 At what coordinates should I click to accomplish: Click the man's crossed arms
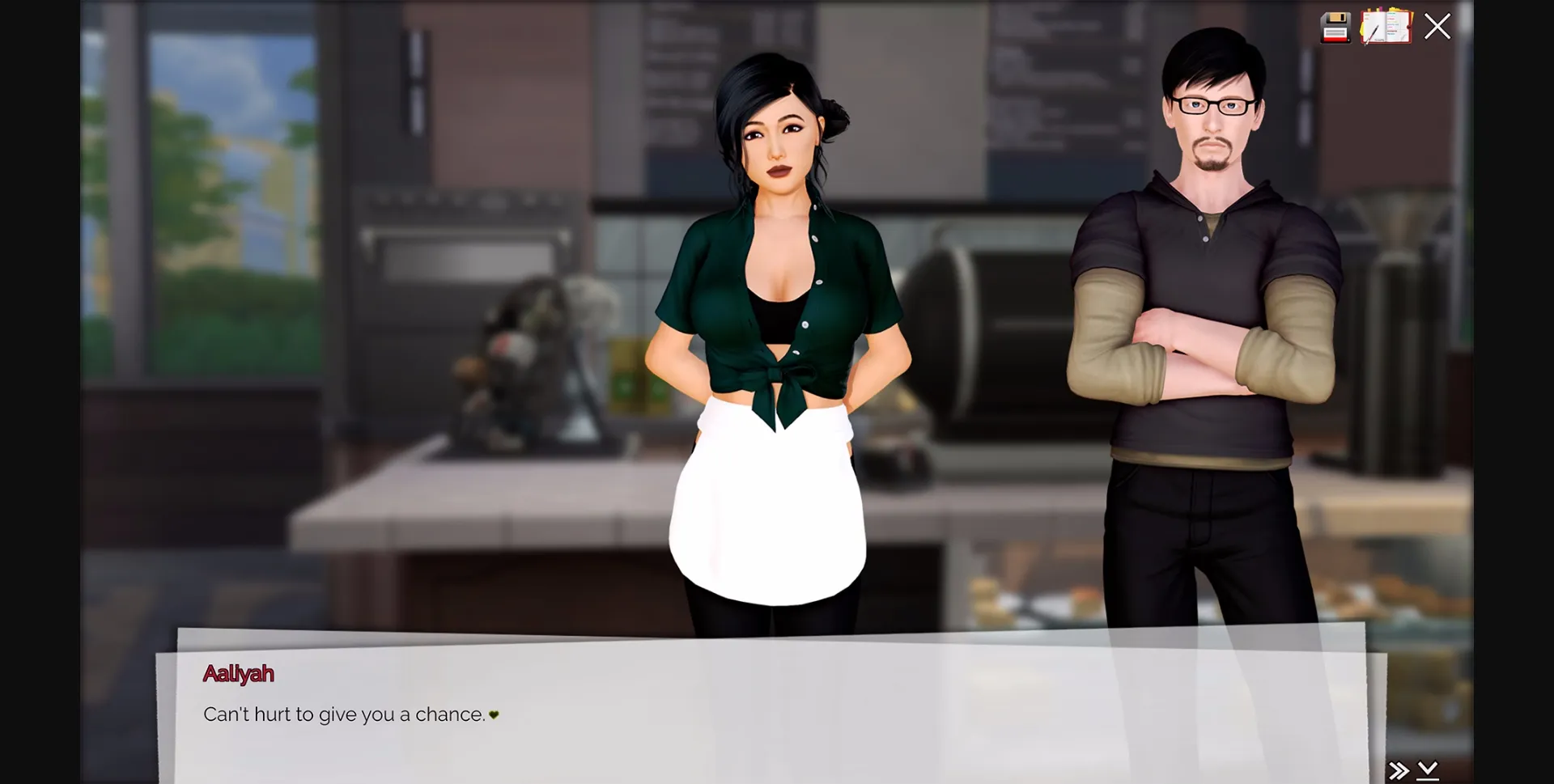pos(1198,356)
